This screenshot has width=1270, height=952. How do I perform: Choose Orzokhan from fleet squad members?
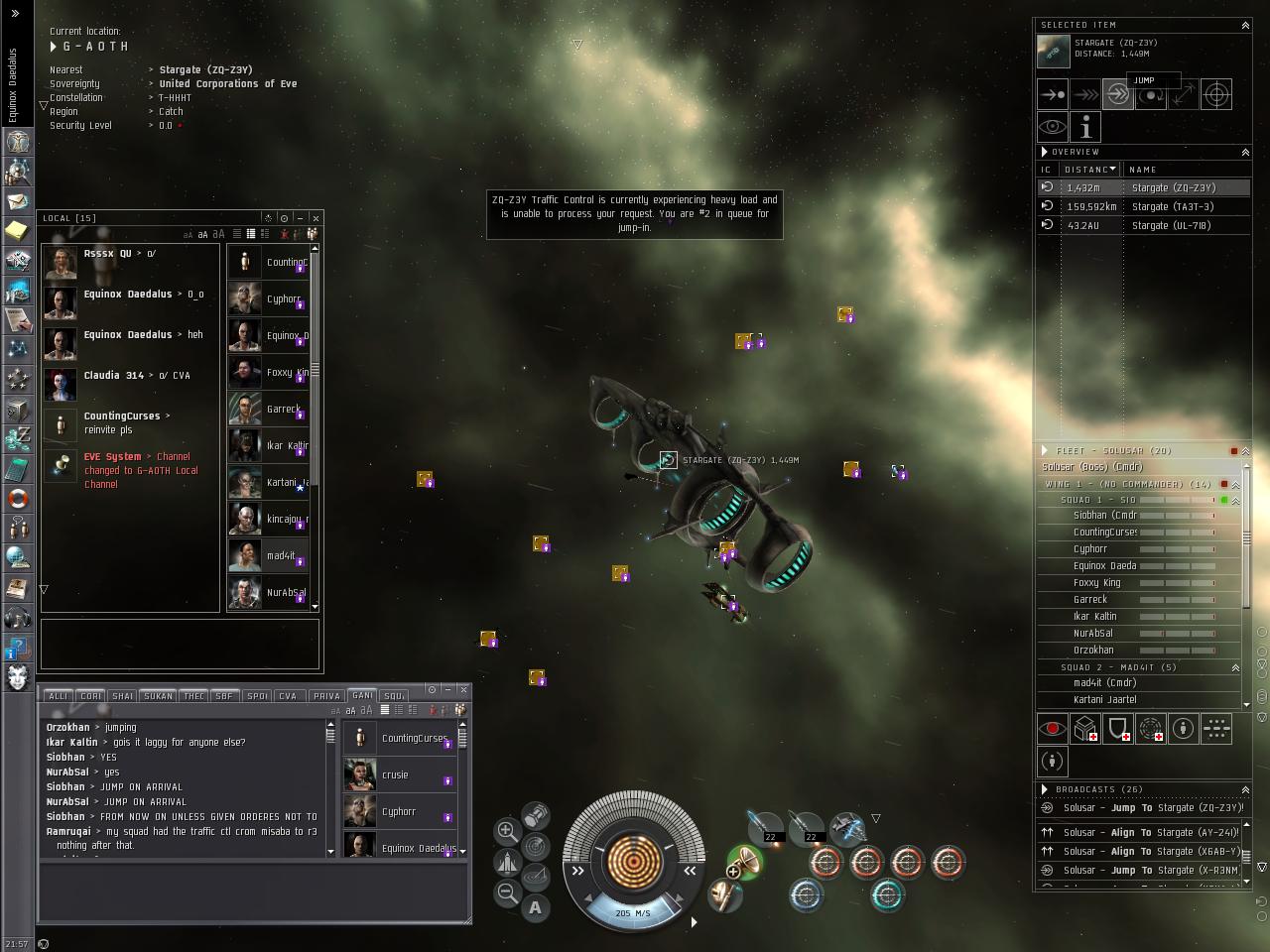coord(1093,651)
